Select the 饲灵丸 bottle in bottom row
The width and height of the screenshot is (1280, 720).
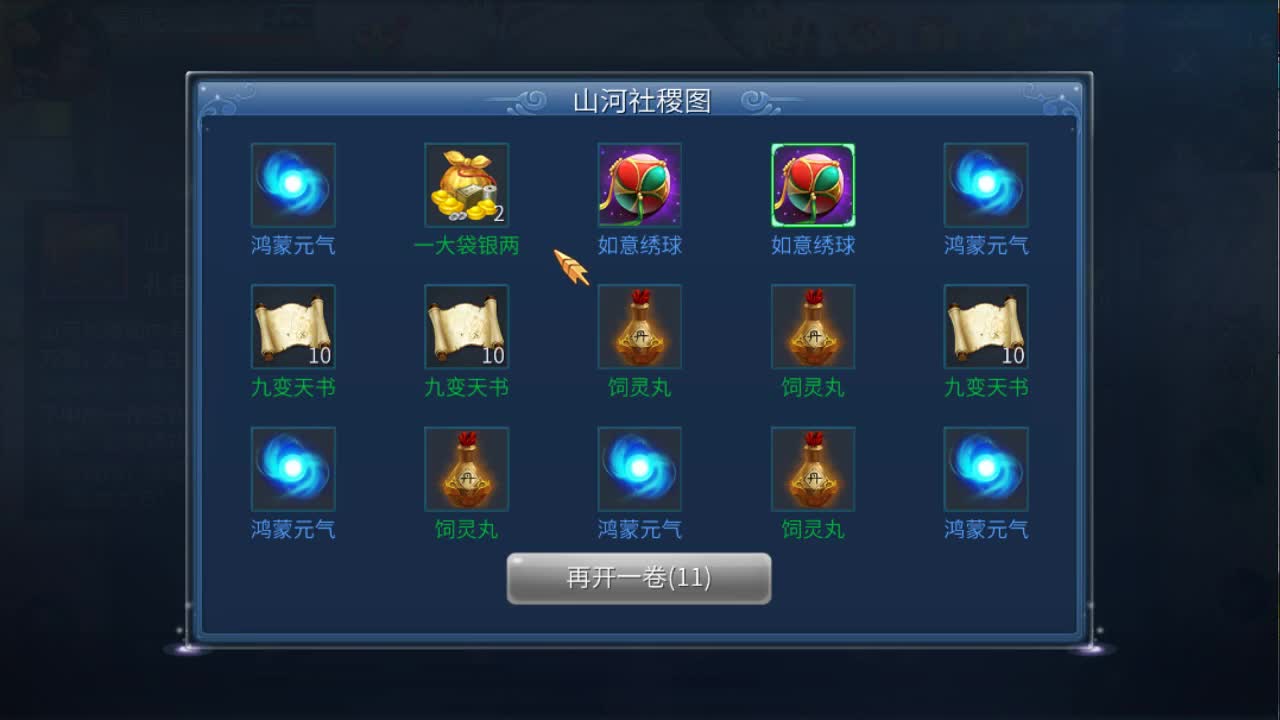(466, 469)
